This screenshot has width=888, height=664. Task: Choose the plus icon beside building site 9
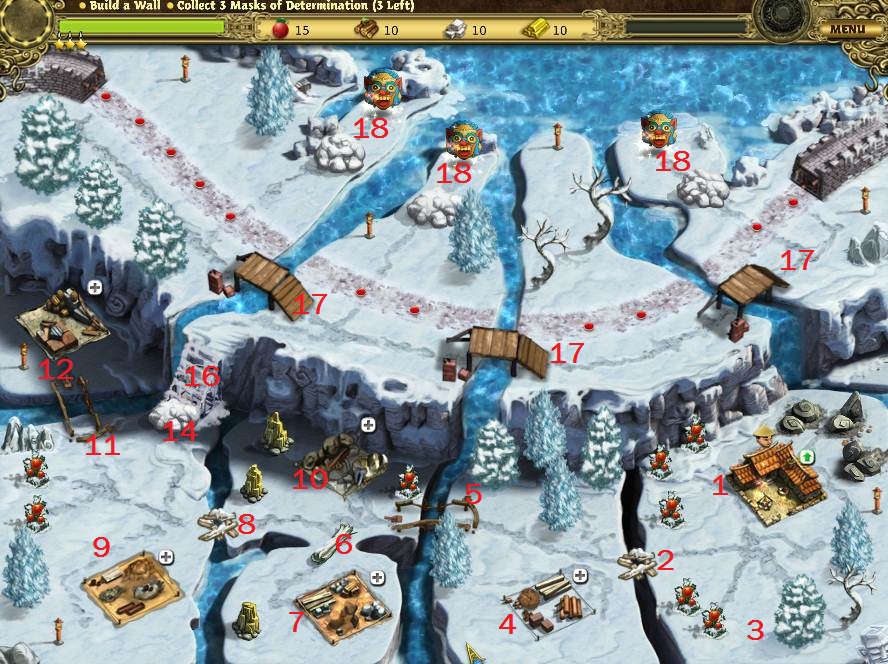pyautogui.click(x=166, y=557)
